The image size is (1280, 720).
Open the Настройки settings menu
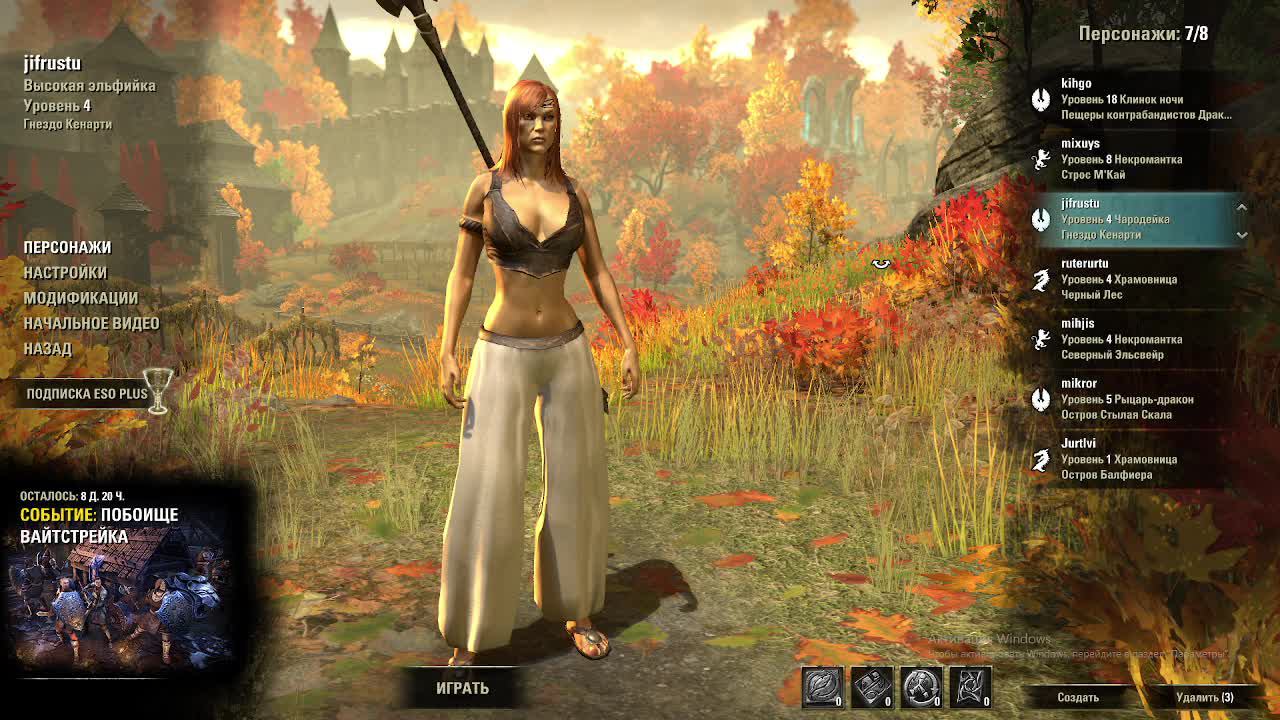(x=65, y=272)
